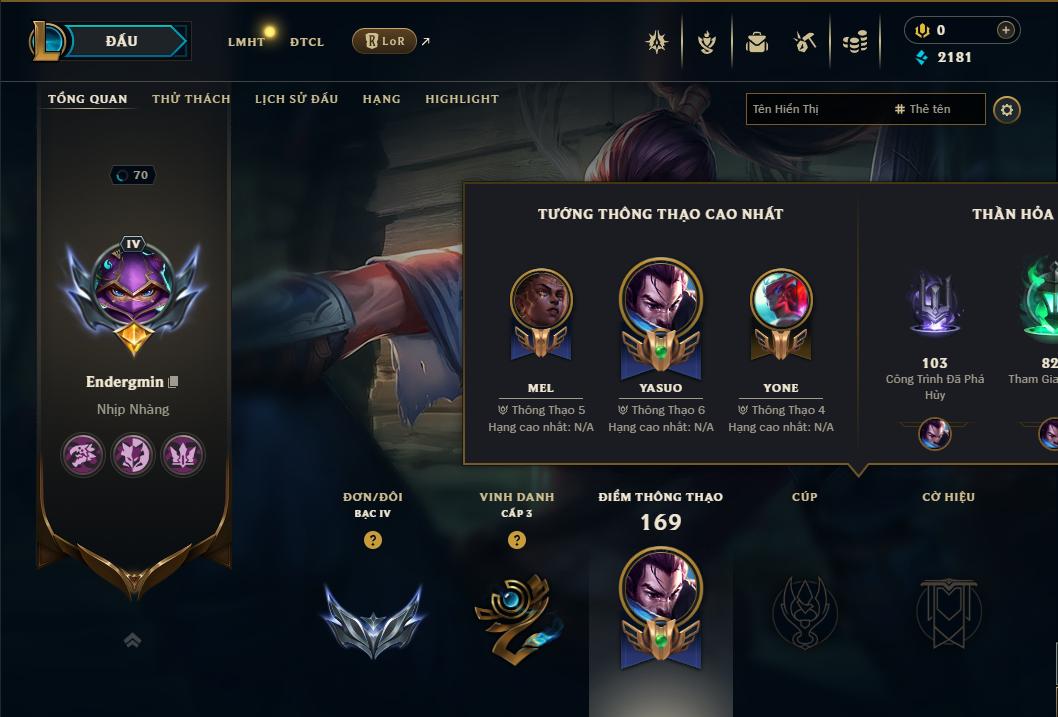Select the Mel mastery portrait
Viewport: 1058px width, 717px height.
[x=541, y=303]
